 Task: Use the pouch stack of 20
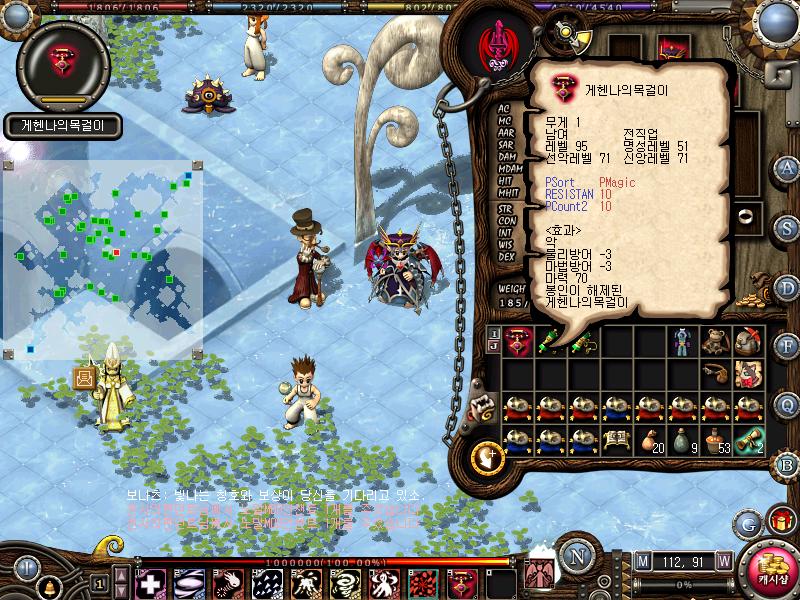pos(649,440)
